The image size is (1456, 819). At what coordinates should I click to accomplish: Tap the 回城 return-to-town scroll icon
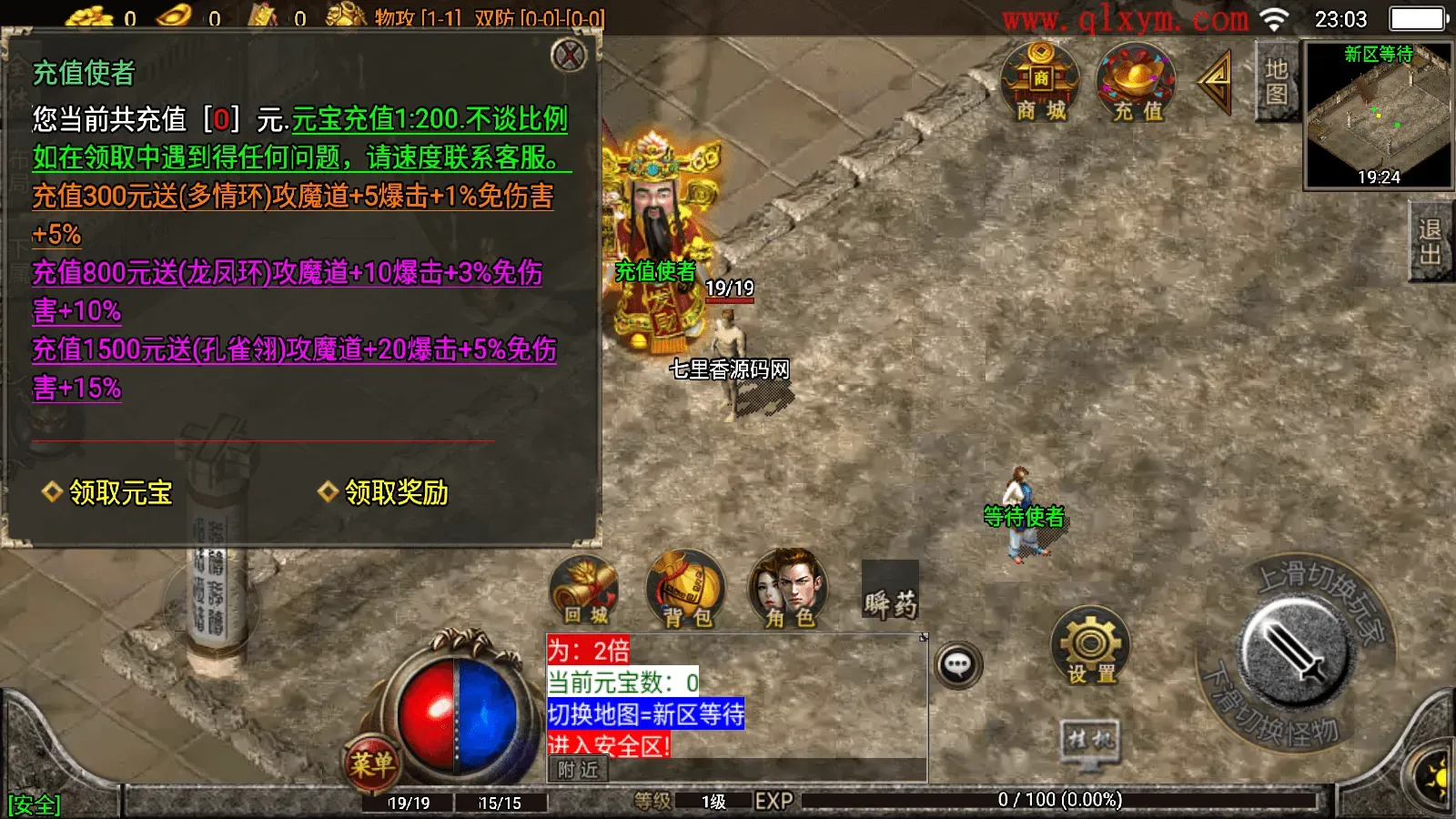(583, 591)
